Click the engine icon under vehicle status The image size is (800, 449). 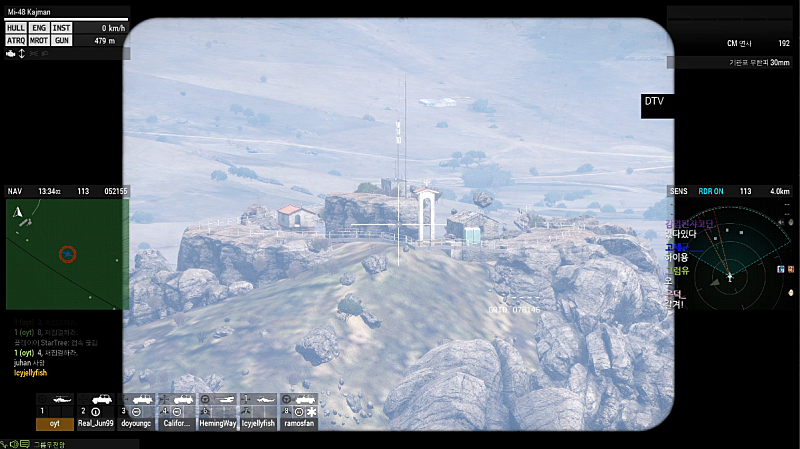(9, 53)
